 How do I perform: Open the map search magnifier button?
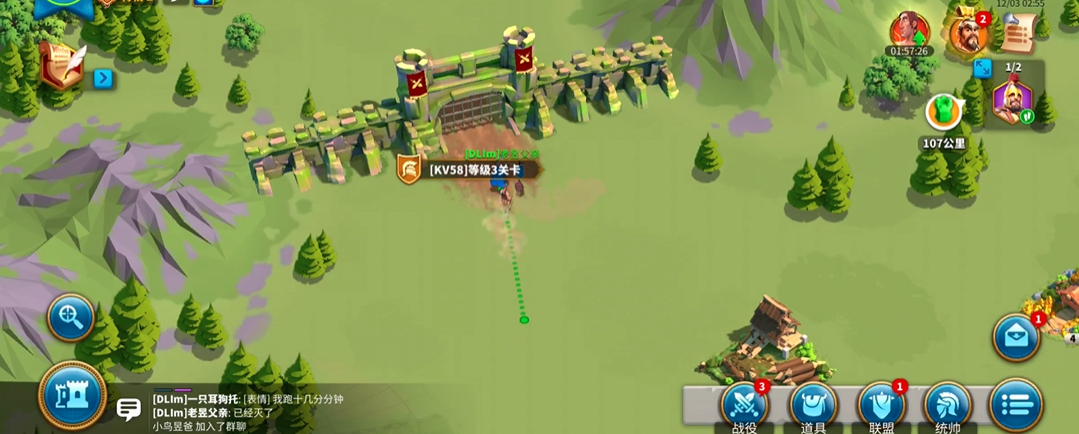pyautogui.click(x=71, y=318)
